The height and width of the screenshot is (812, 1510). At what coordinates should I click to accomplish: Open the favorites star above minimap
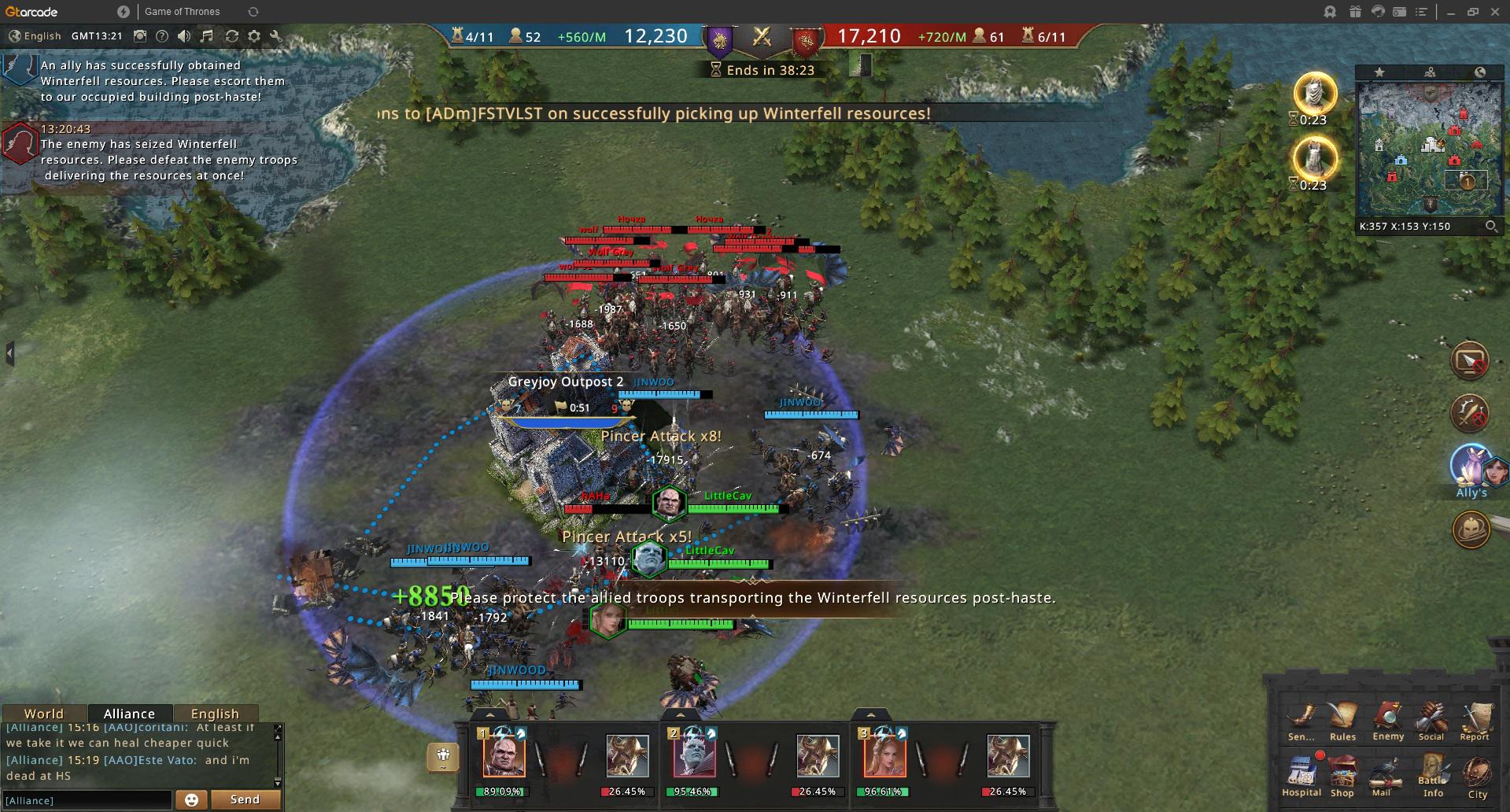click(x=1379, y=72)
